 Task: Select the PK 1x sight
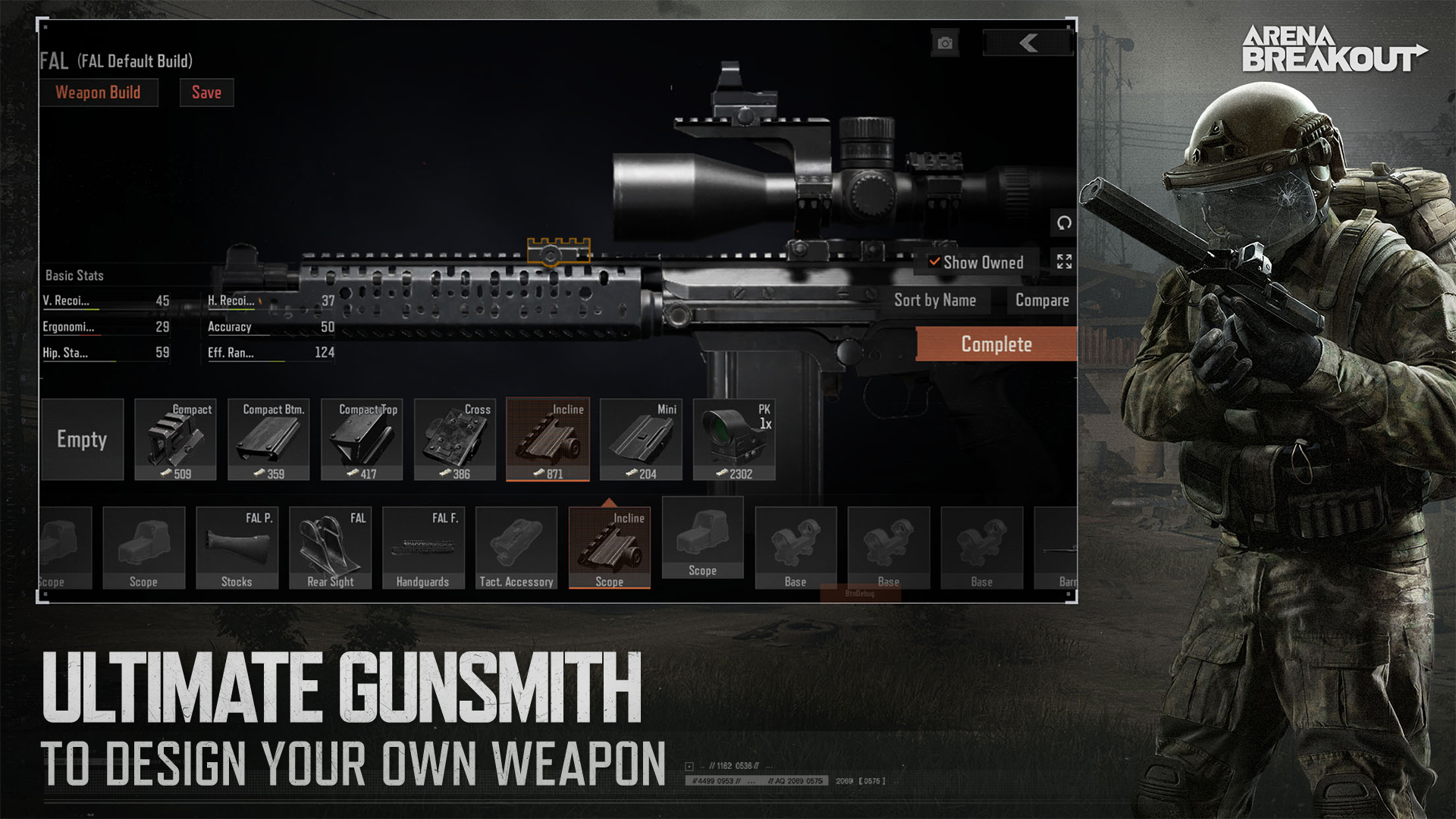pos(734,440)
